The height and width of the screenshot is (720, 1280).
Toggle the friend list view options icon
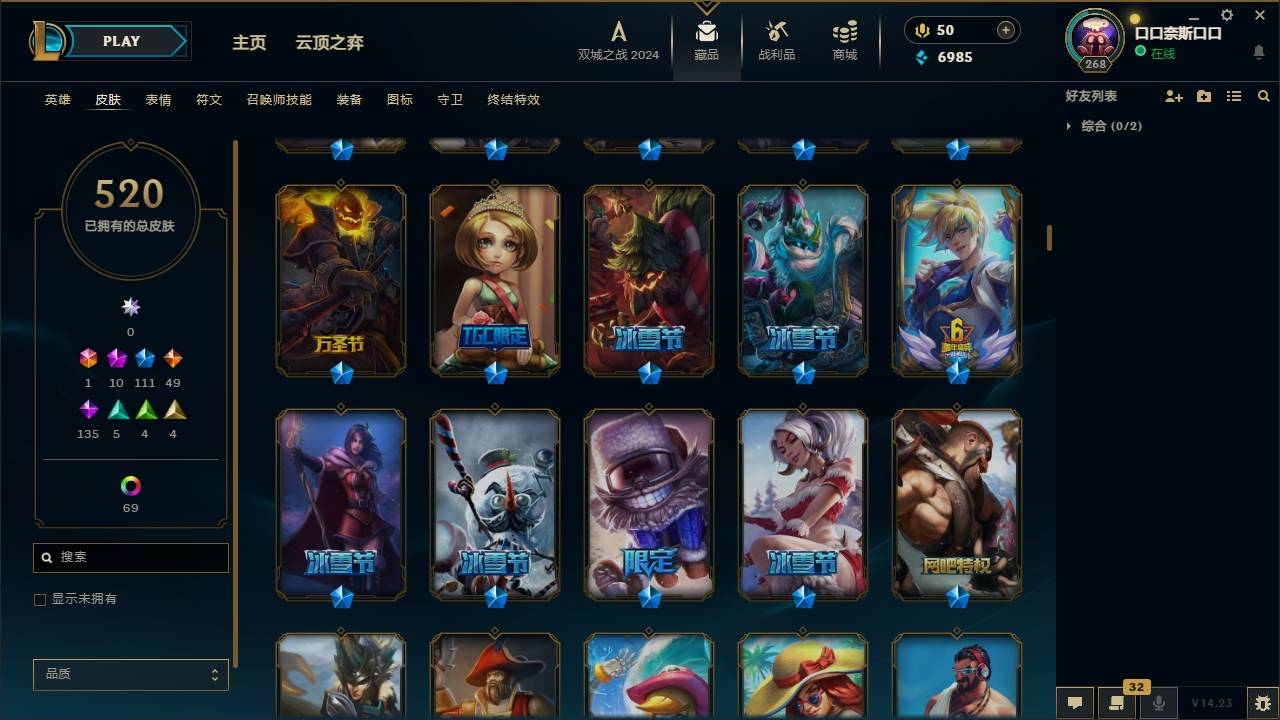tap(1234, 96)
